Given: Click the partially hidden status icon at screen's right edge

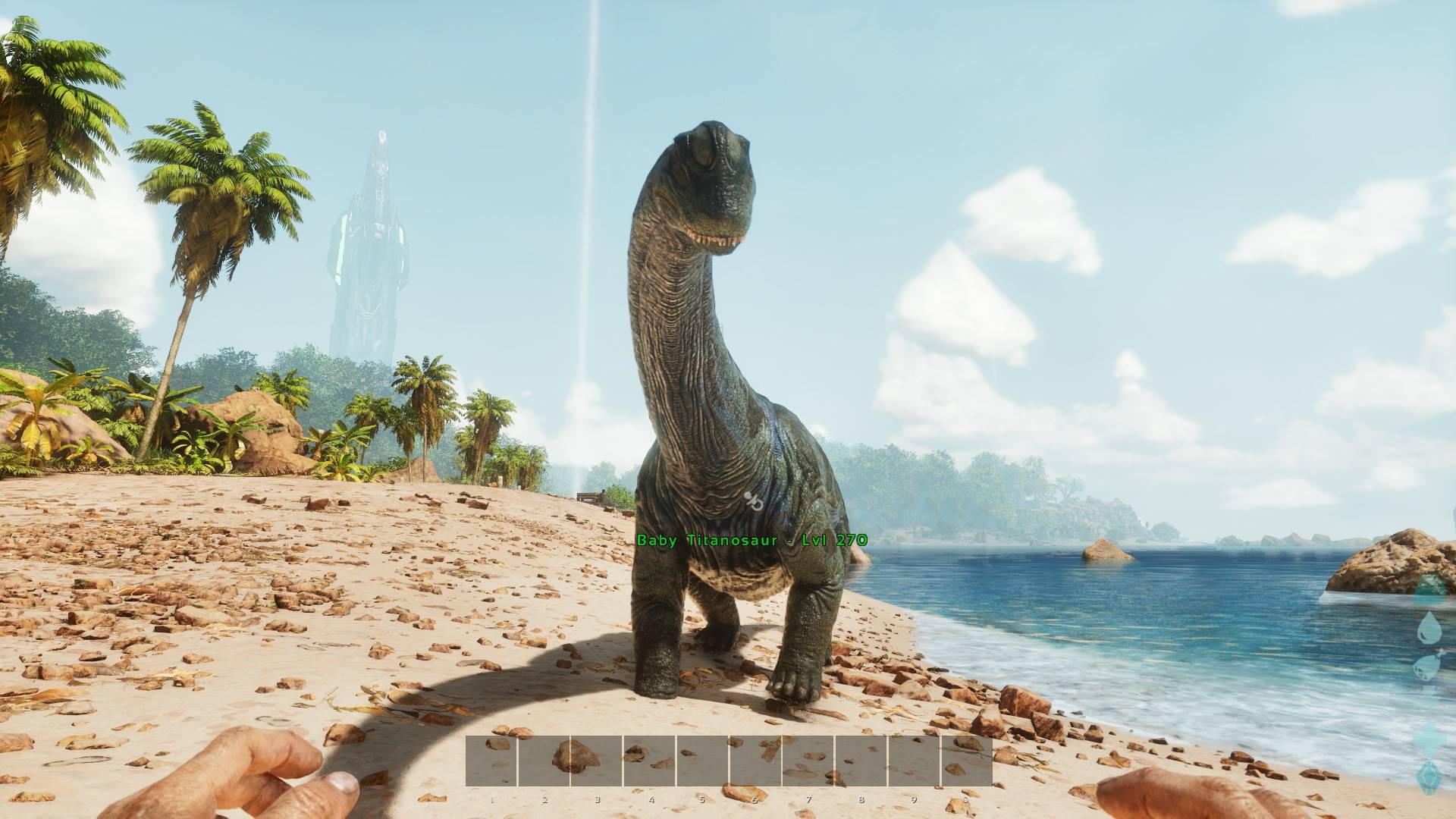Looking at the screenshot, I should [x=1428, y=737].
